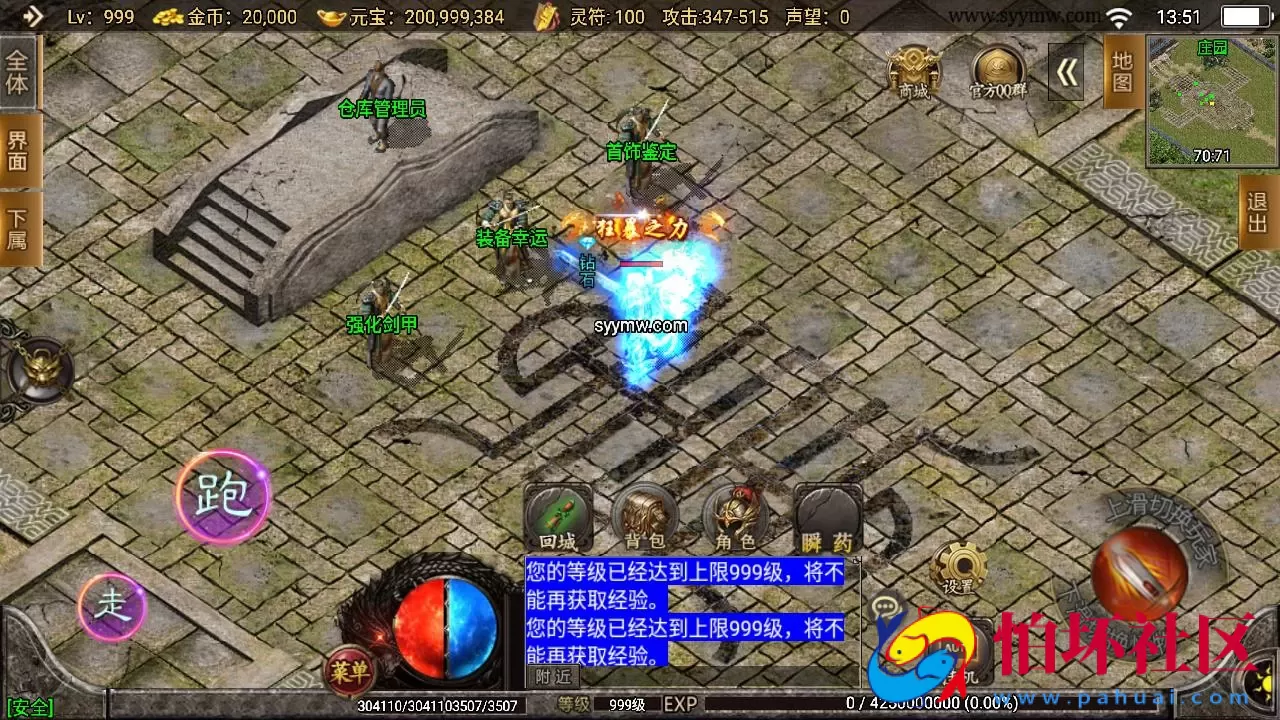Open the 地图 map tab

[x=1122, y=72]
